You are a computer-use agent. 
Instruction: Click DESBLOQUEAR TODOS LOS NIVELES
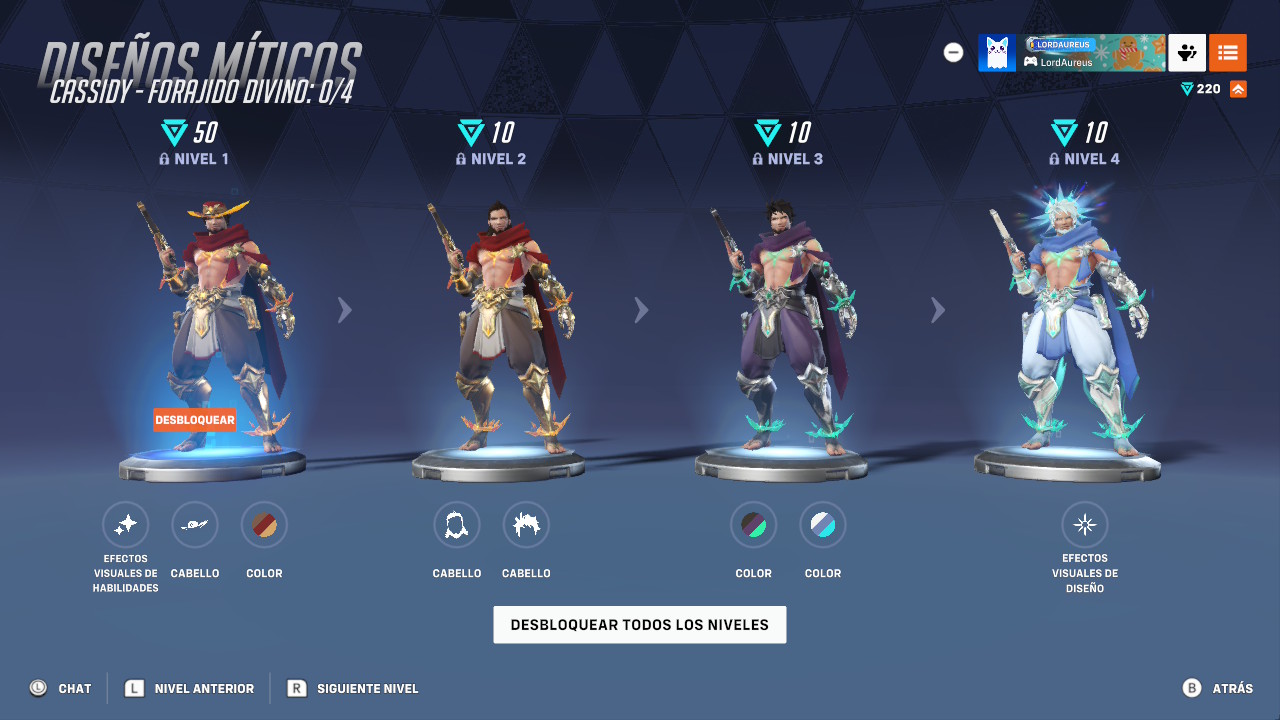coord(639,624)
